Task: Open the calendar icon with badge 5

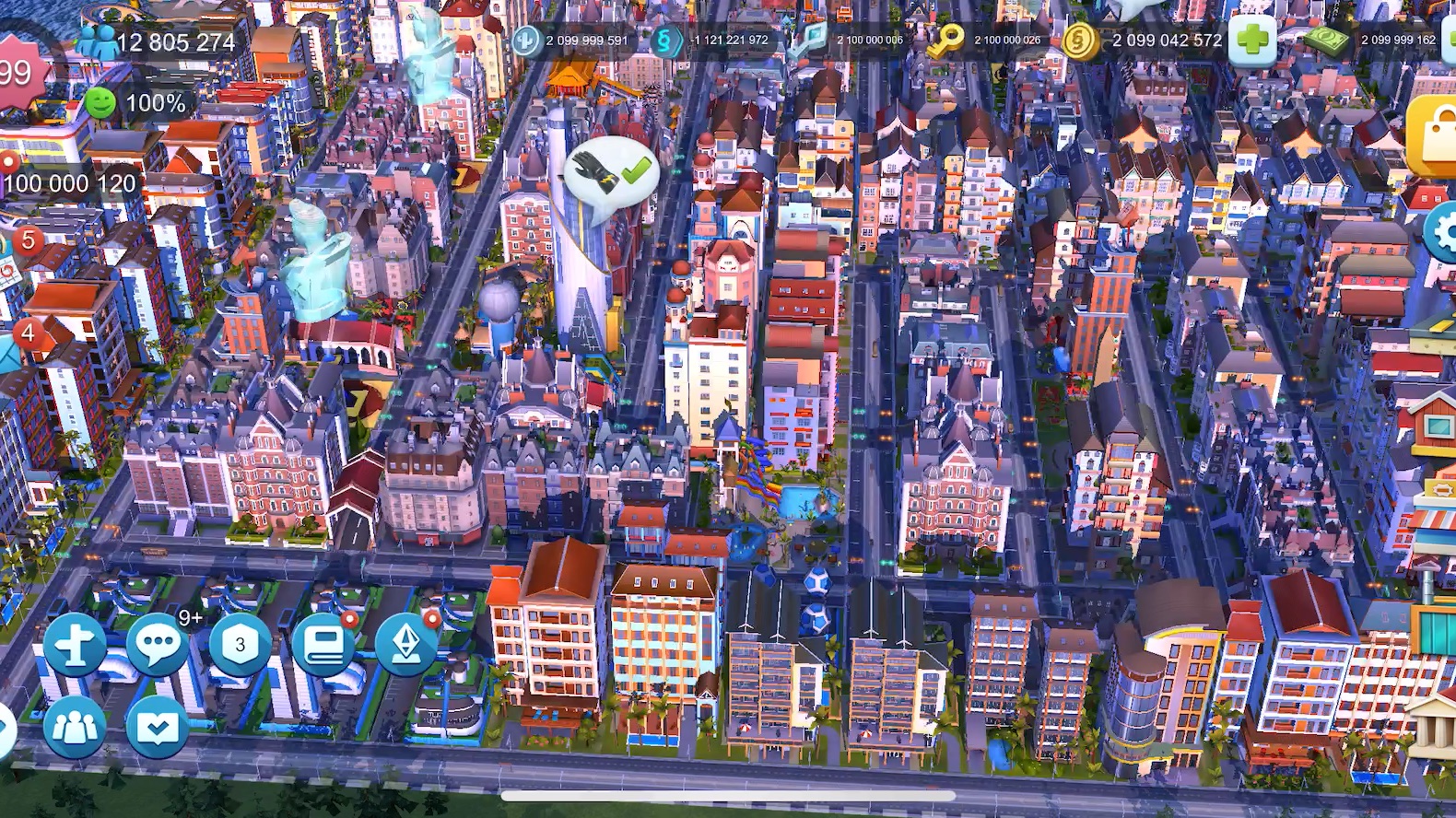Action: point(9,258)
